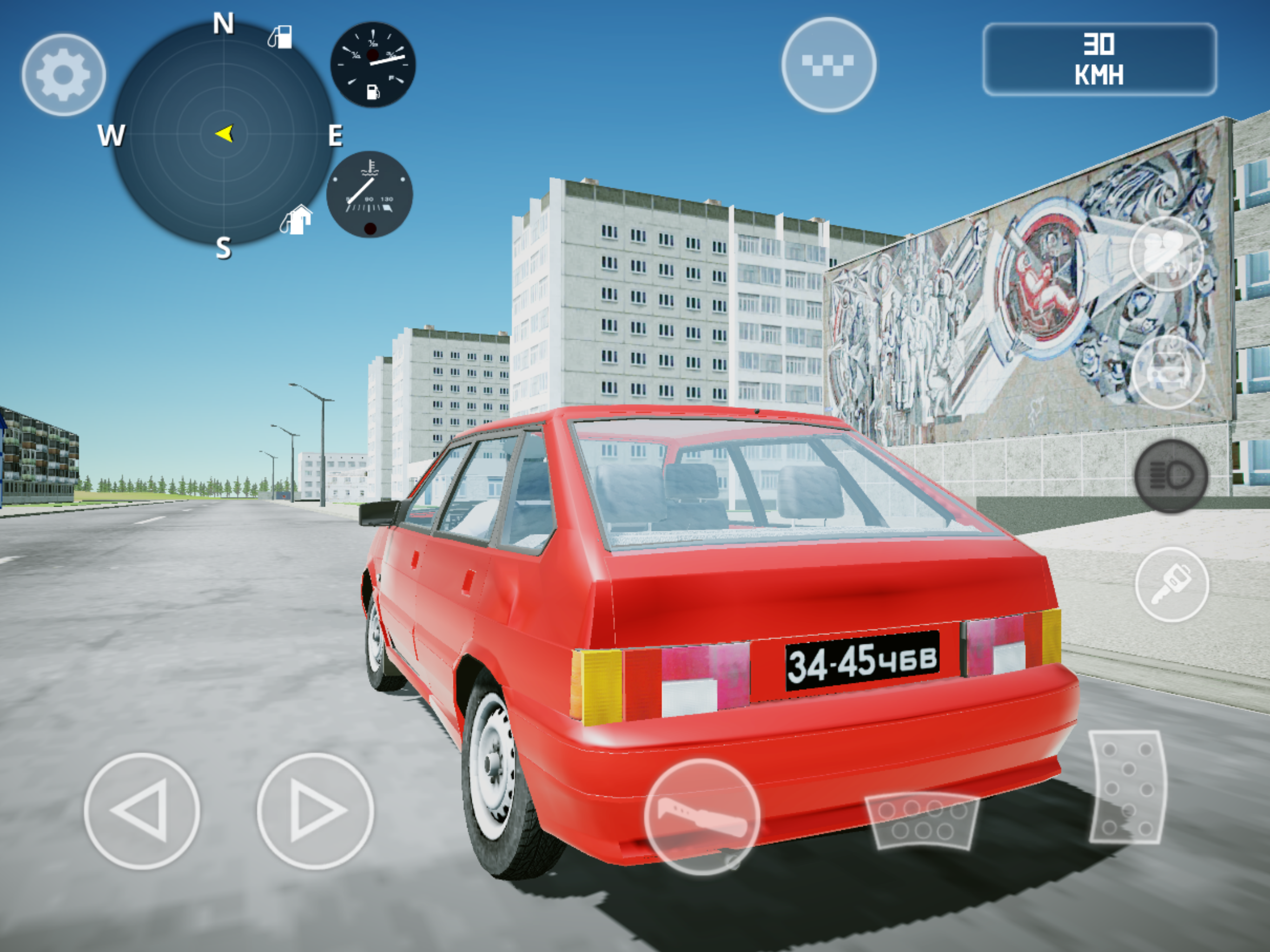This screenshot has height=952, width=1270.
Task: Select the home marker on the radar
Action: coord(297,220)
